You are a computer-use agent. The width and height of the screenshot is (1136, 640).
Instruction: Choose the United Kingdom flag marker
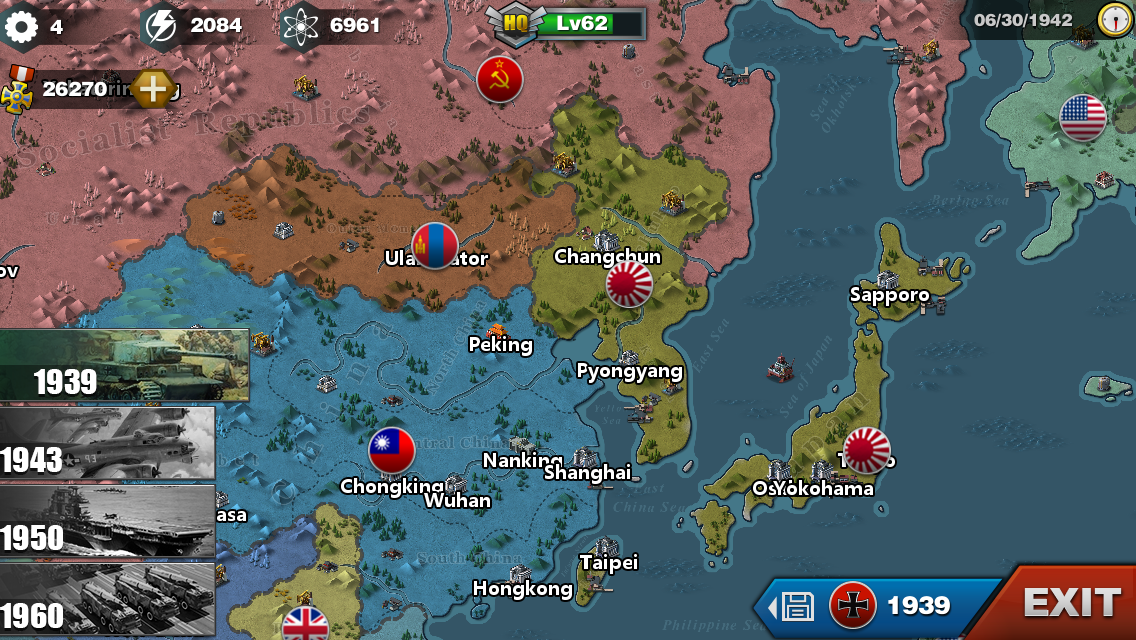click(306, 625)
